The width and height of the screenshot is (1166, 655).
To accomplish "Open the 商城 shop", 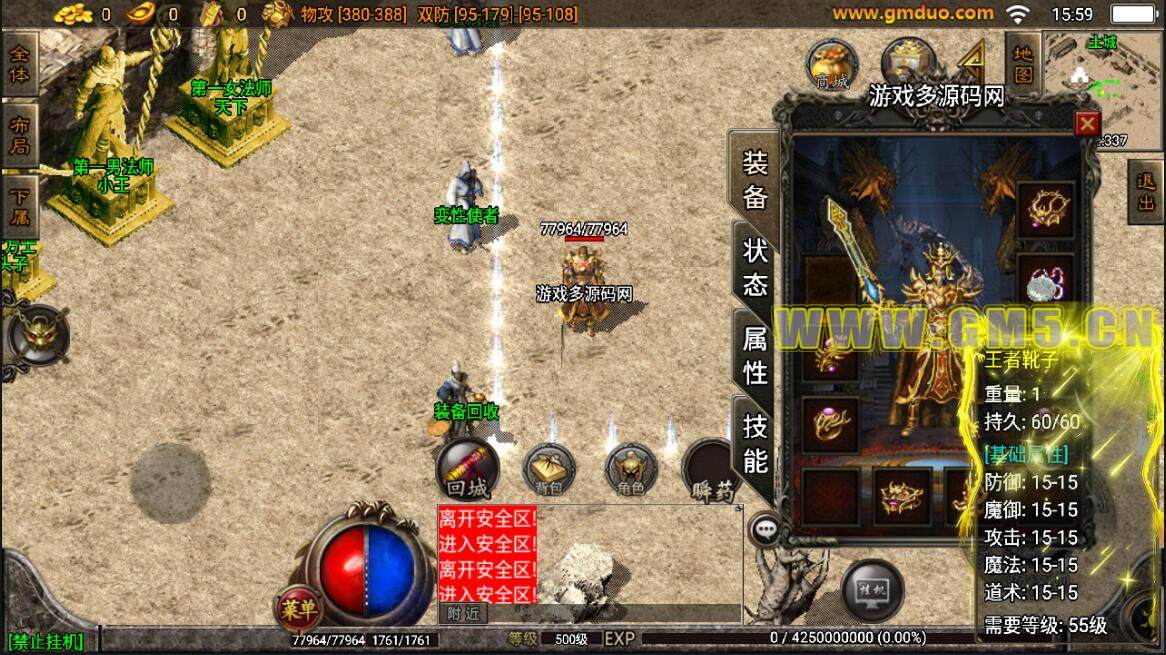I will (832, 64).
